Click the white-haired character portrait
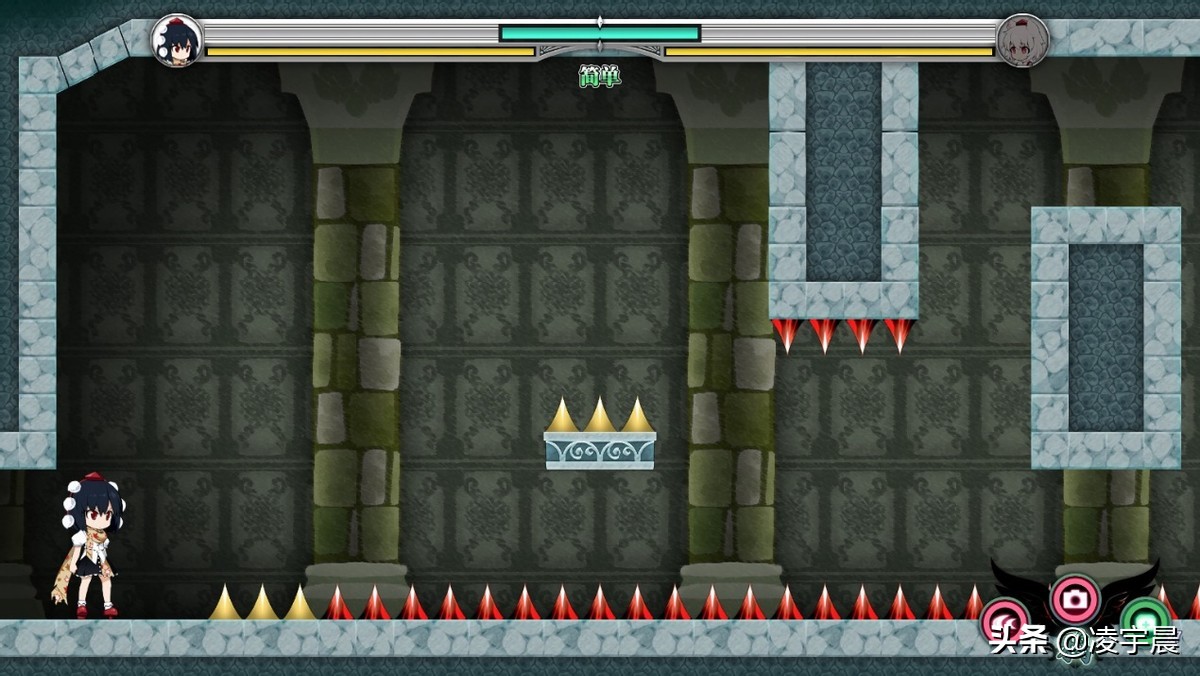This screenshot has height=676, width=1200. click(x=1022, y=41)
